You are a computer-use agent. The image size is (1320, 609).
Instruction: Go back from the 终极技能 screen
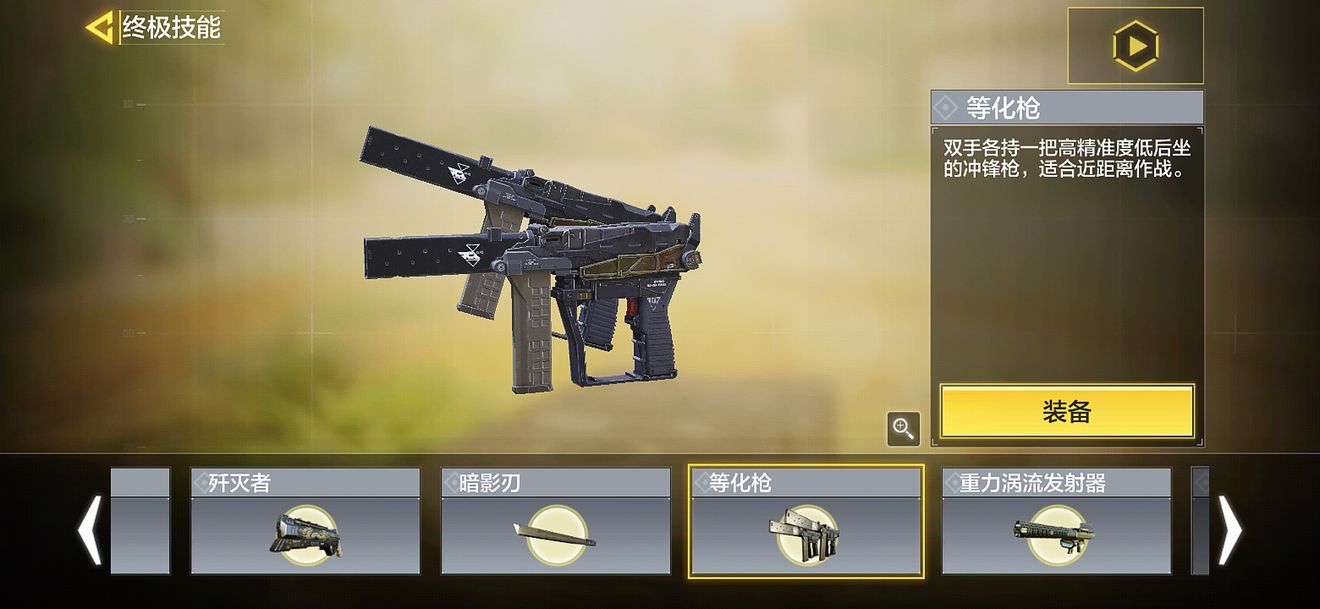100,27
